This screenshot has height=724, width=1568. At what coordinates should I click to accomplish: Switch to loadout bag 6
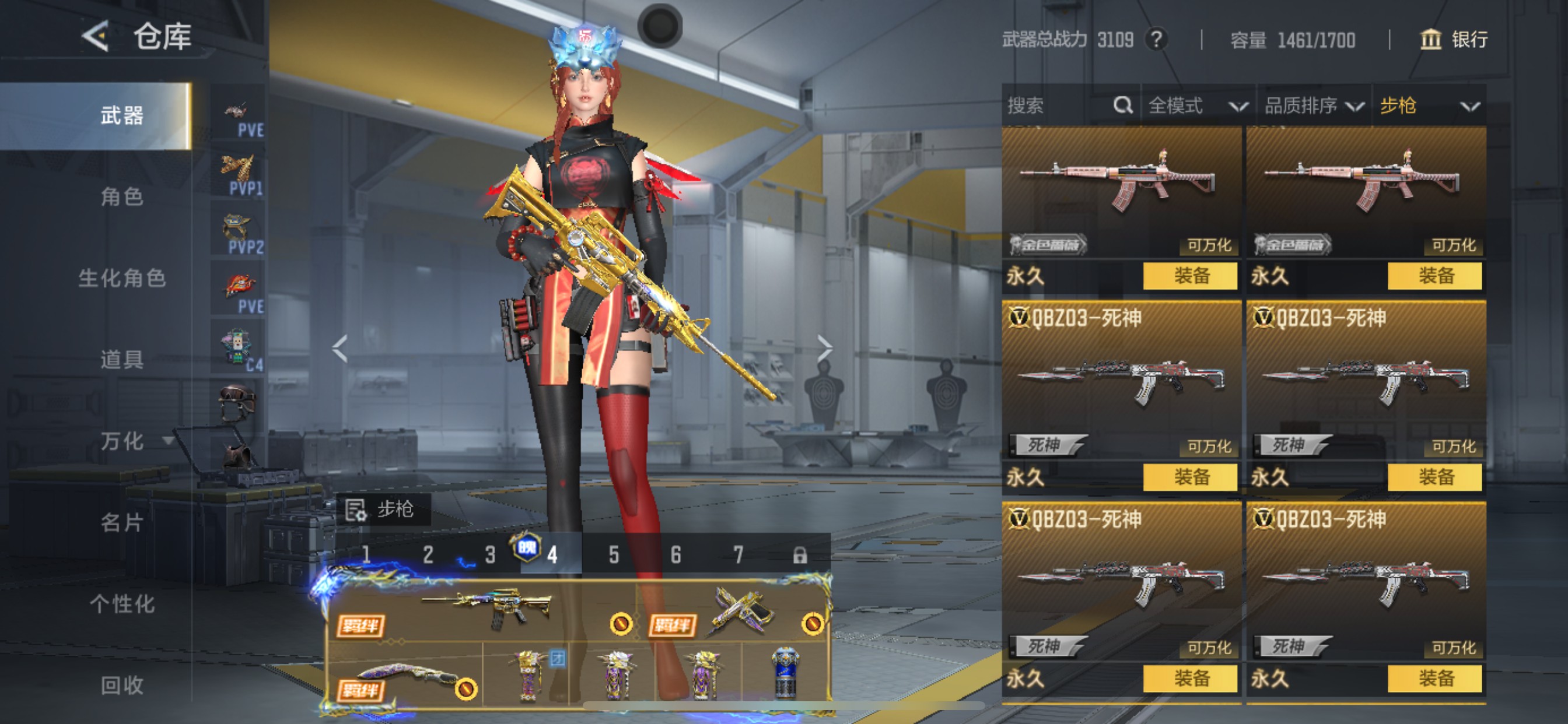675,554
